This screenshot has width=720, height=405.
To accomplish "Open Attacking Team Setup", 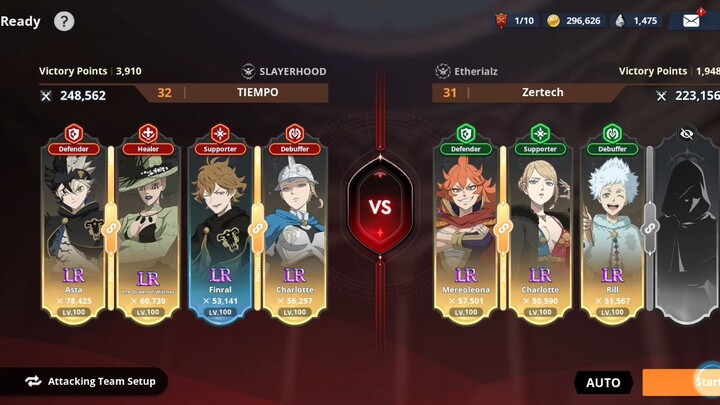I will pyautogui.click(x=90, y=381).
